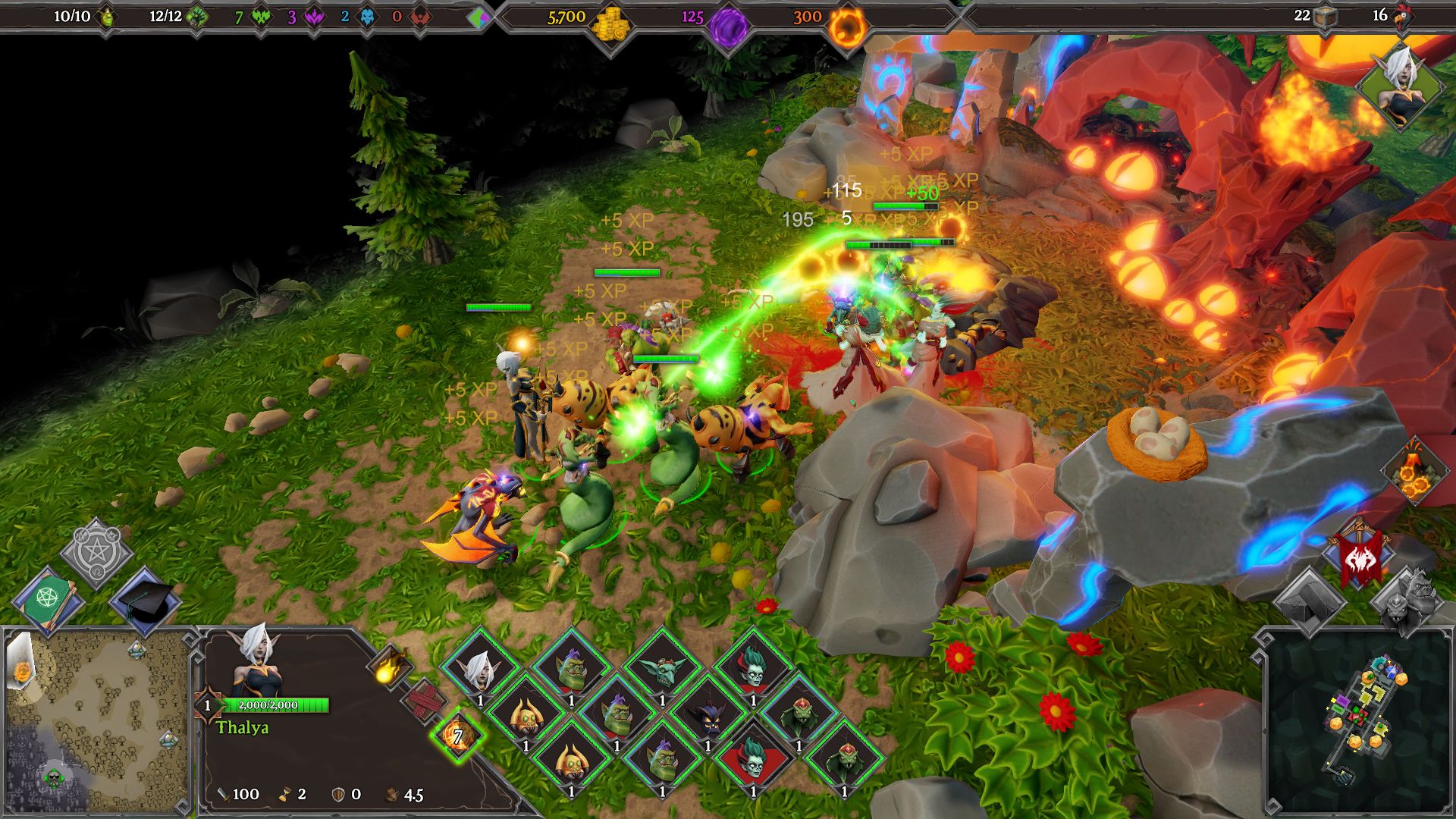Activate Thalya's fireball ability
The height and width of the screenshot is (819, 1456).
[x=390, y=667]
